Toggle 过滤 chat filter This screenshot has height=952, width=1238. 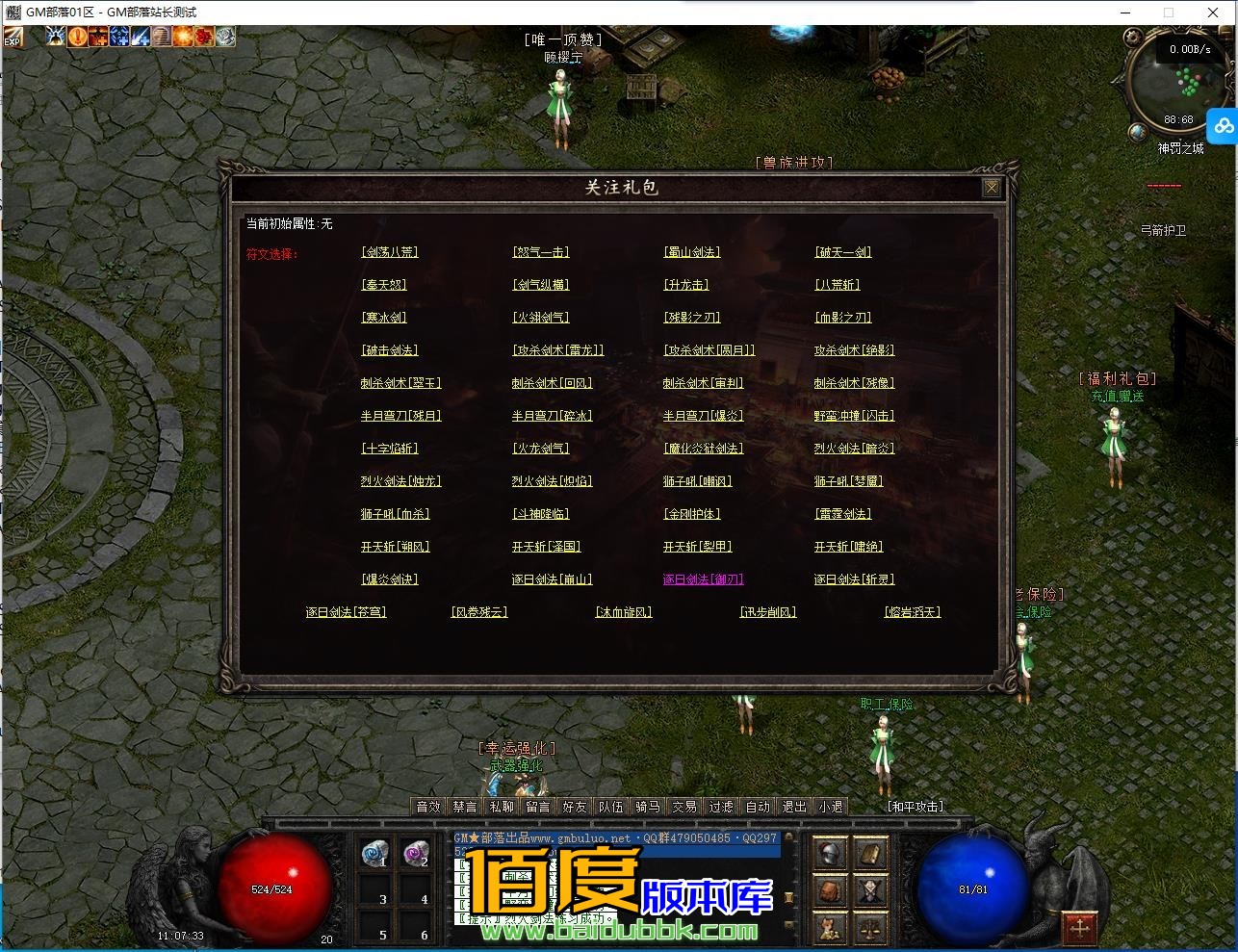click(x=721, y=807)
